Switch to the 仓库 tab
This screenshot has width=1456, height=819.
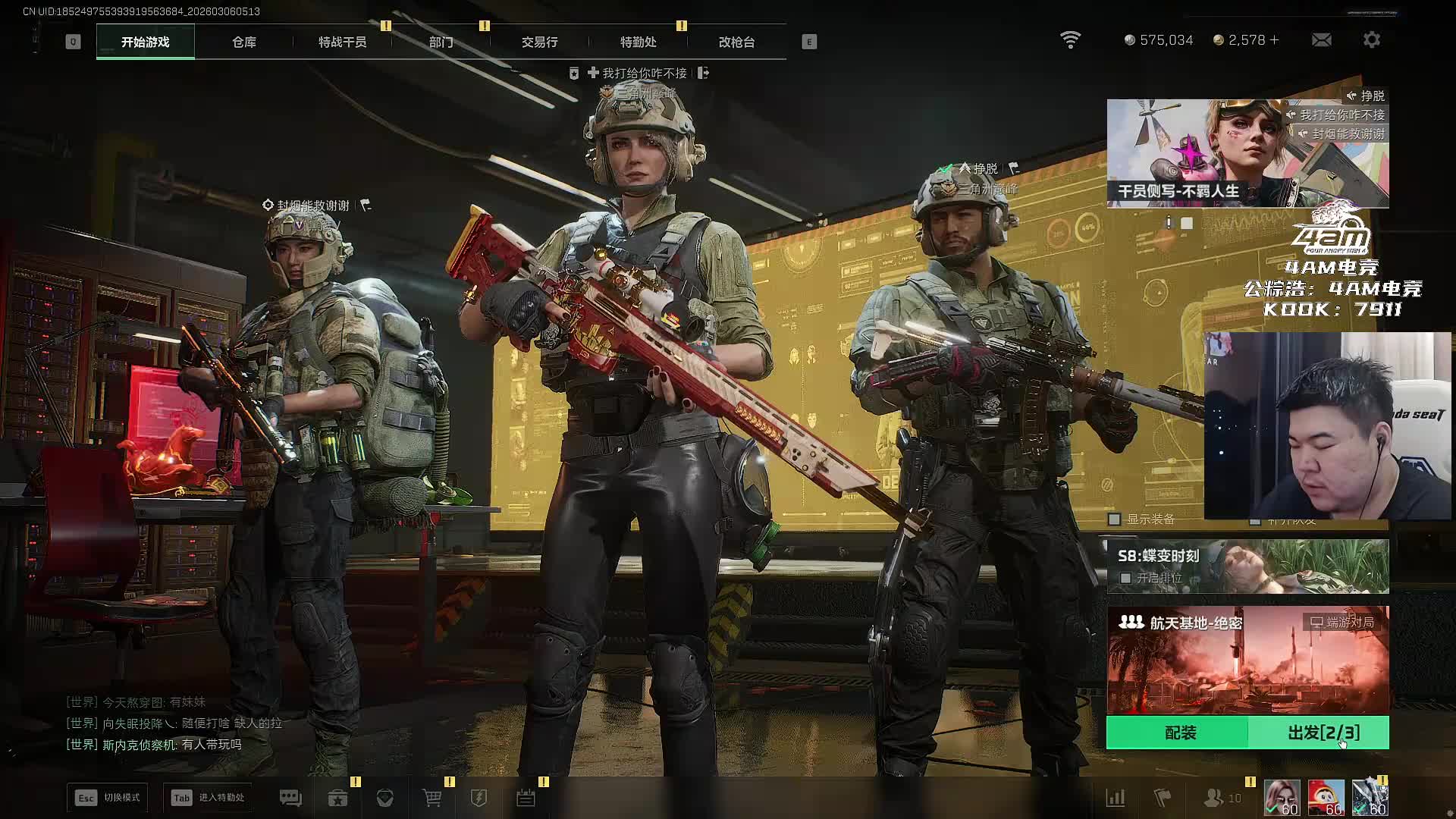[x=243, y=42]
